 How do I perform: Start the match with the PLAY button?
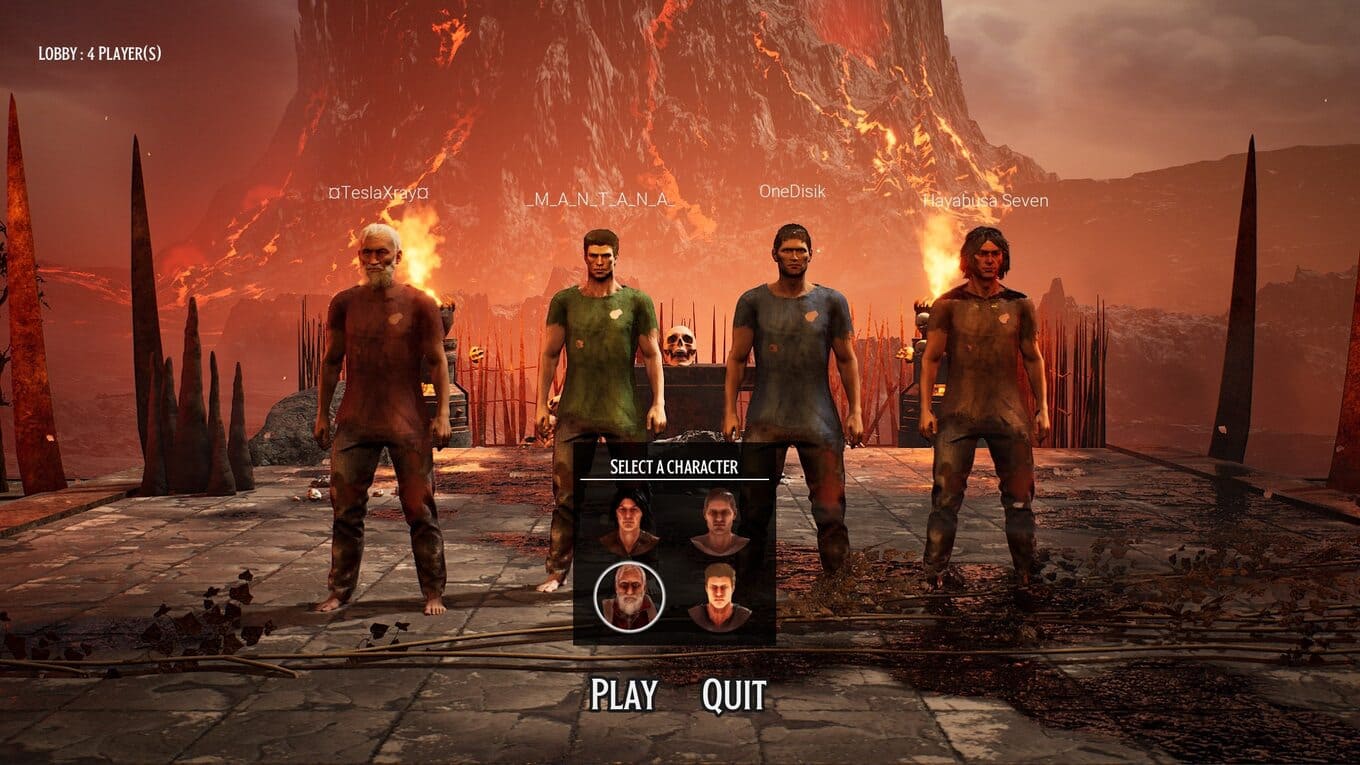[x=623, y=695]
